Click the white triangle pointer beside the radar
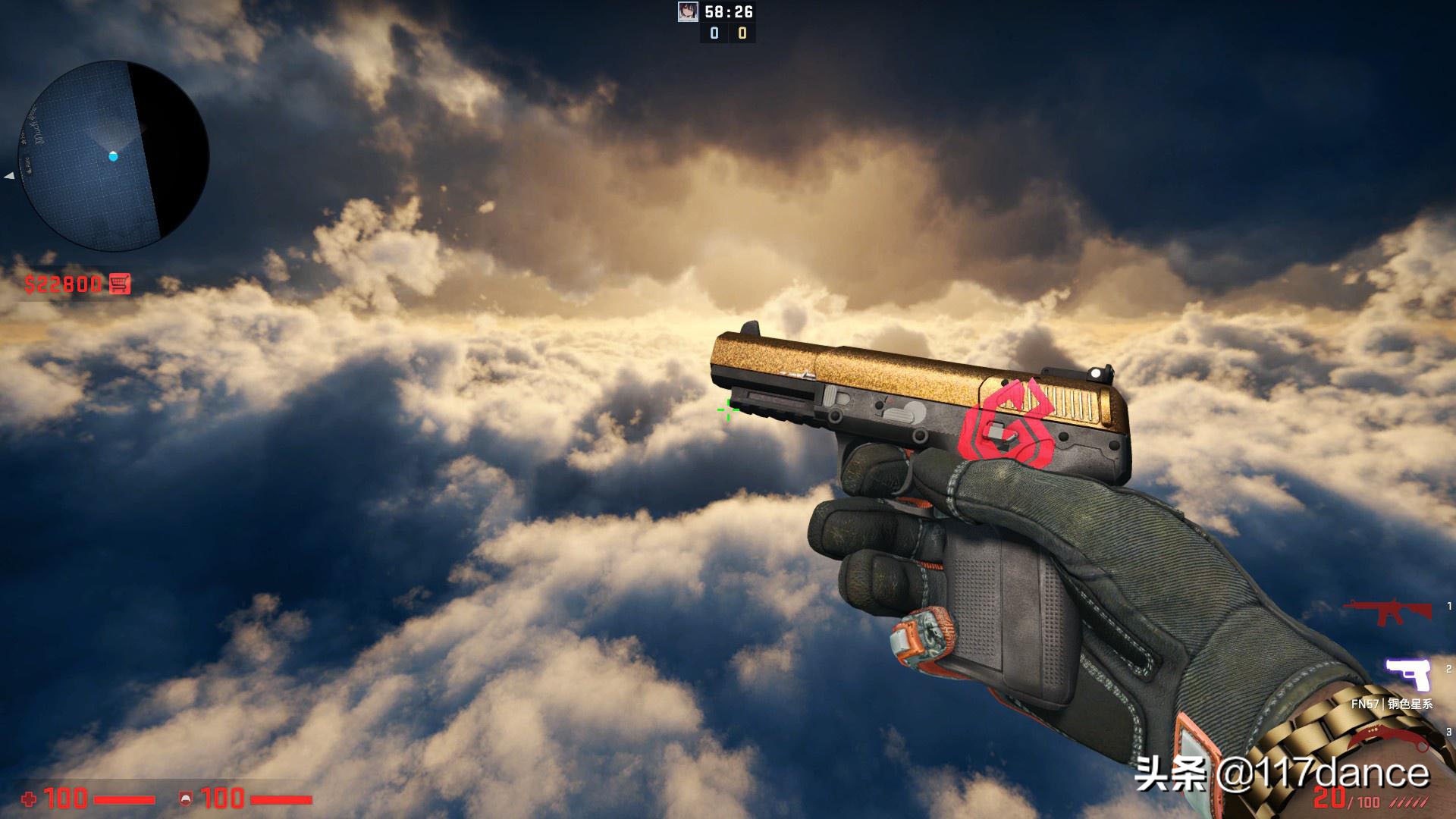Viewport: 1456px width, 819px height. point(8,176)
